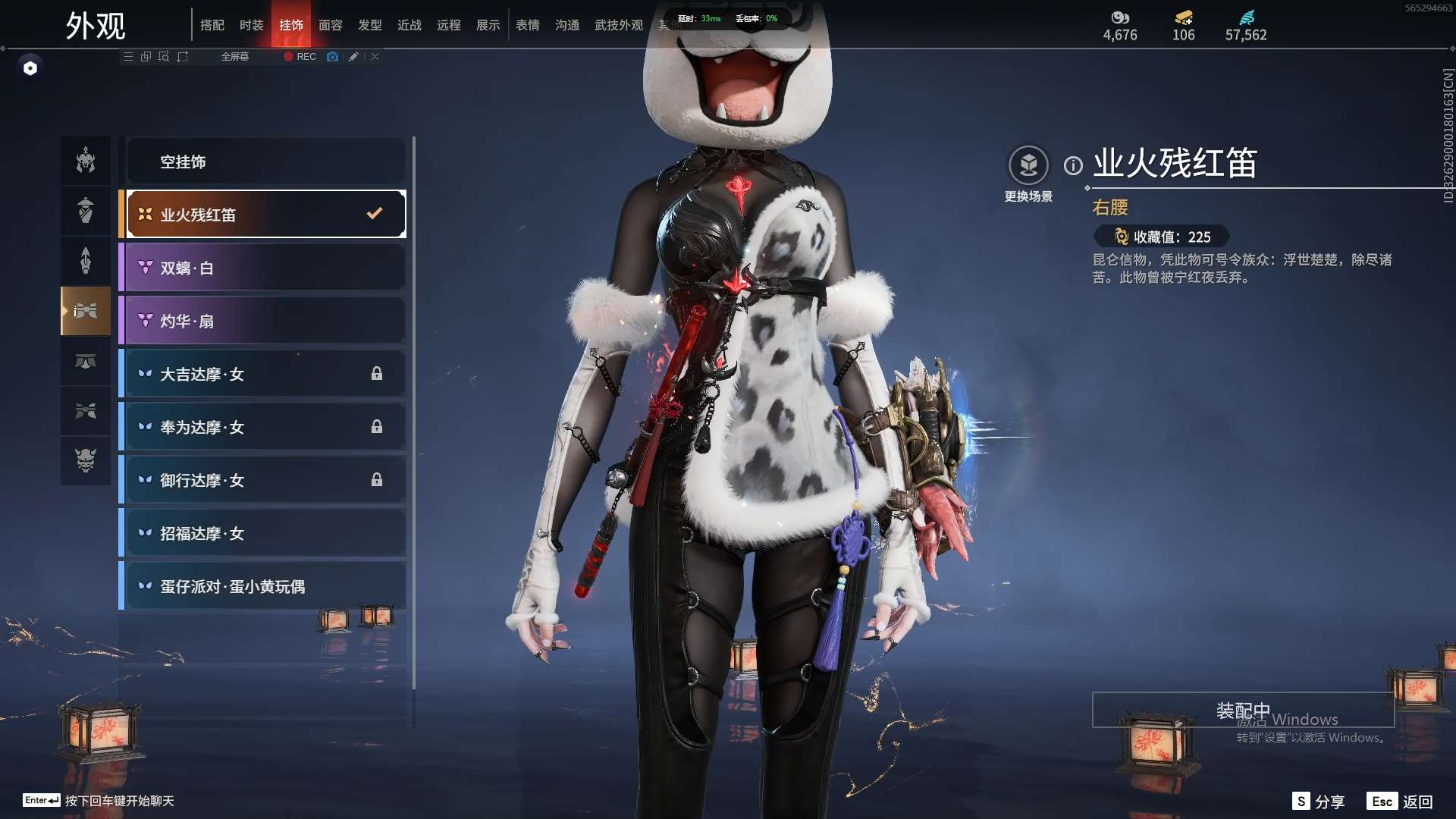Open the 搭配 tab
The width and height of the screenshot is (1456, 819).
coord(212,25)
